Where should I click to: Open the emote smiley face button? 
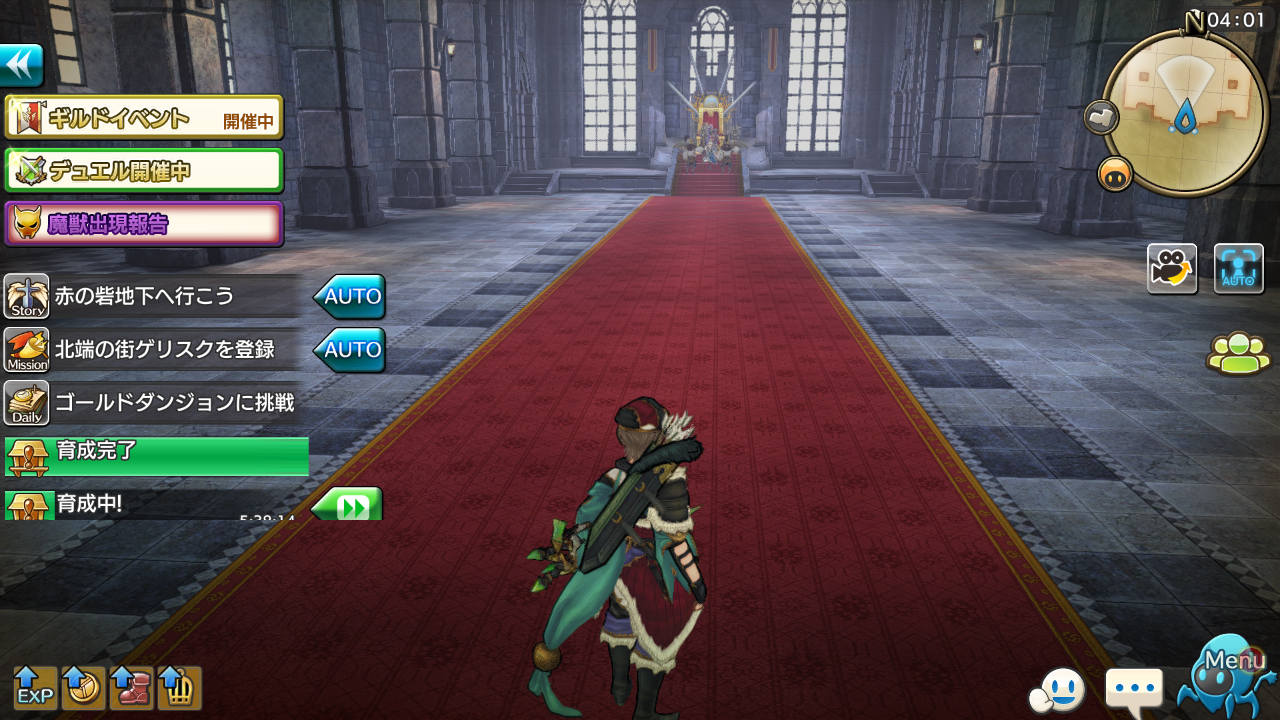pyautogui.click(x=1056, y=689)
